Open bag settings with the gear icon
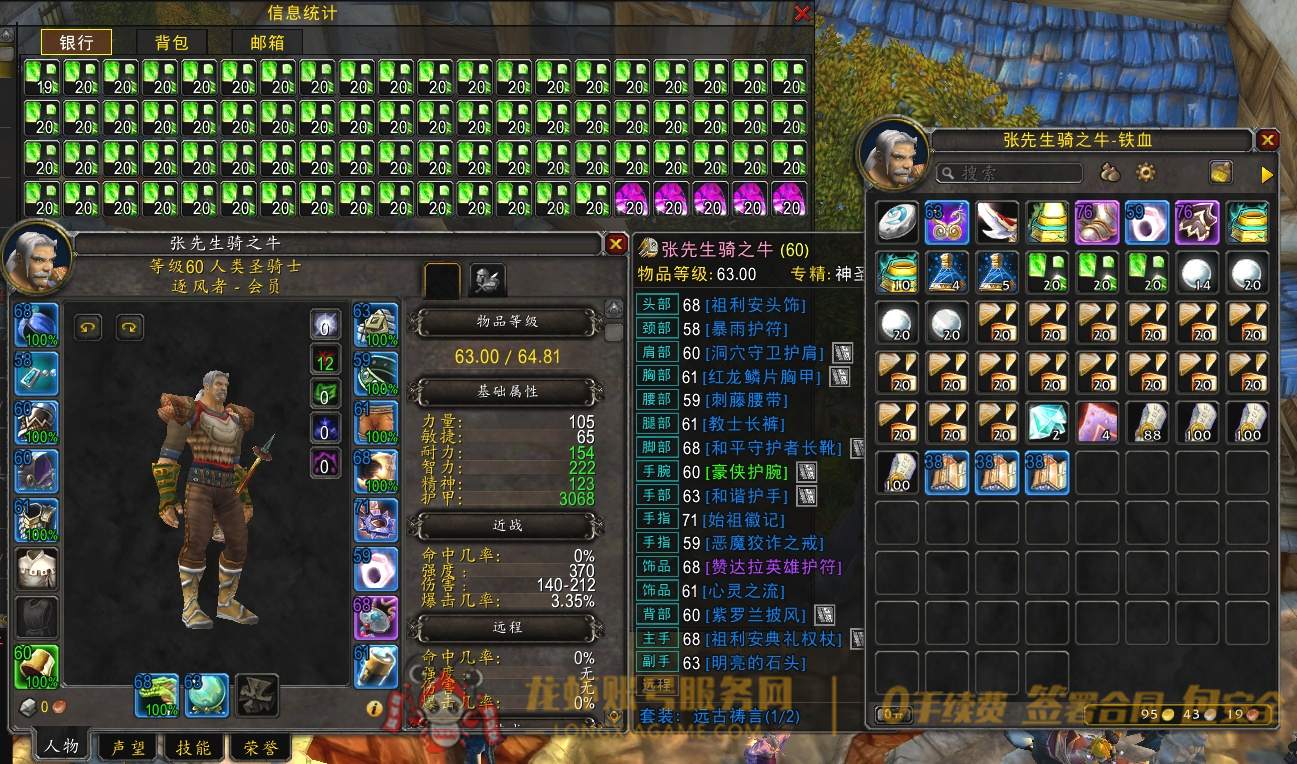 1145,173
